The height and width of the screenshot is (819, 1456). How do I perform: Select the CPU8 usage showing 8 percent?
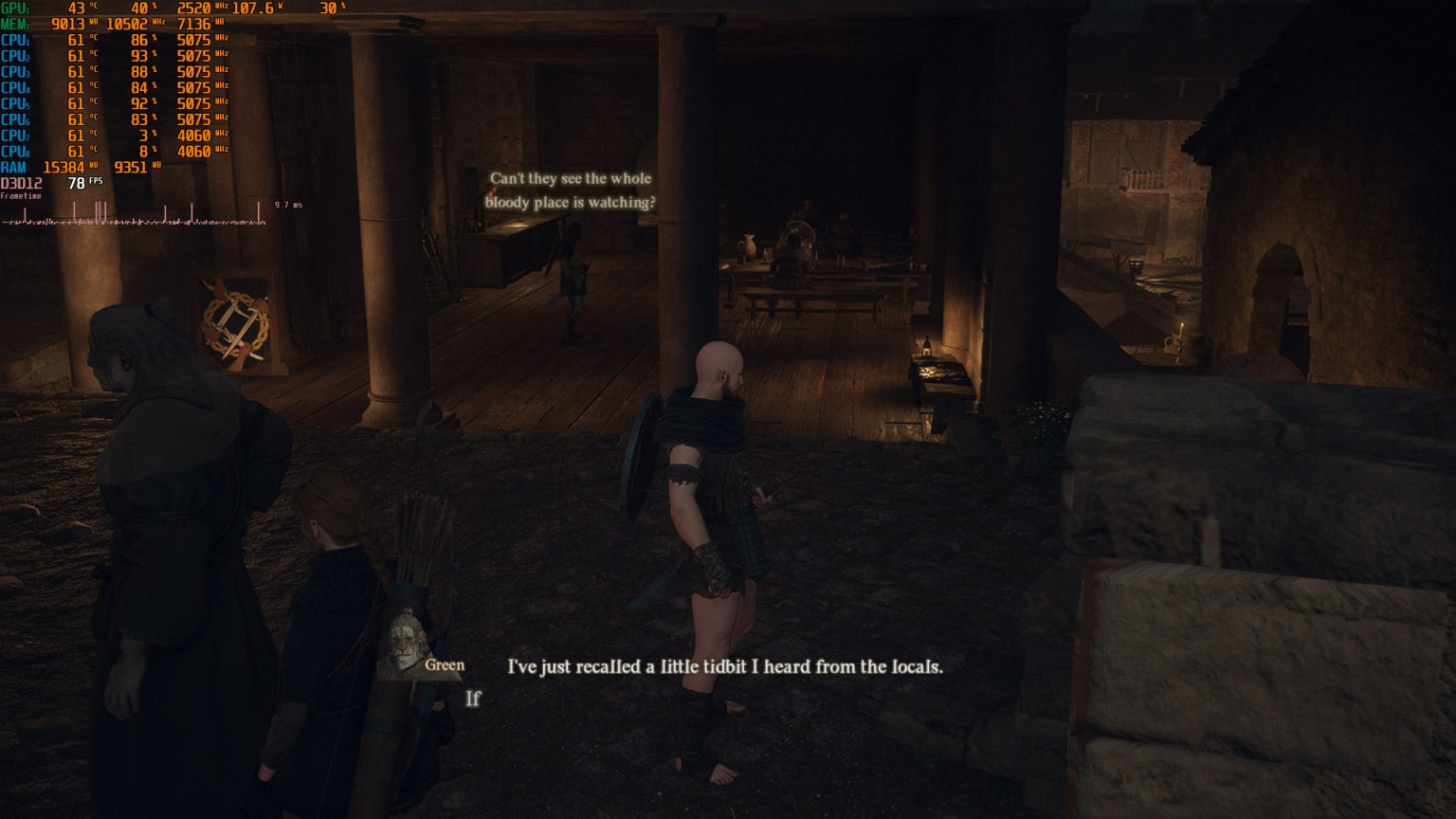[x=146, y=151]
